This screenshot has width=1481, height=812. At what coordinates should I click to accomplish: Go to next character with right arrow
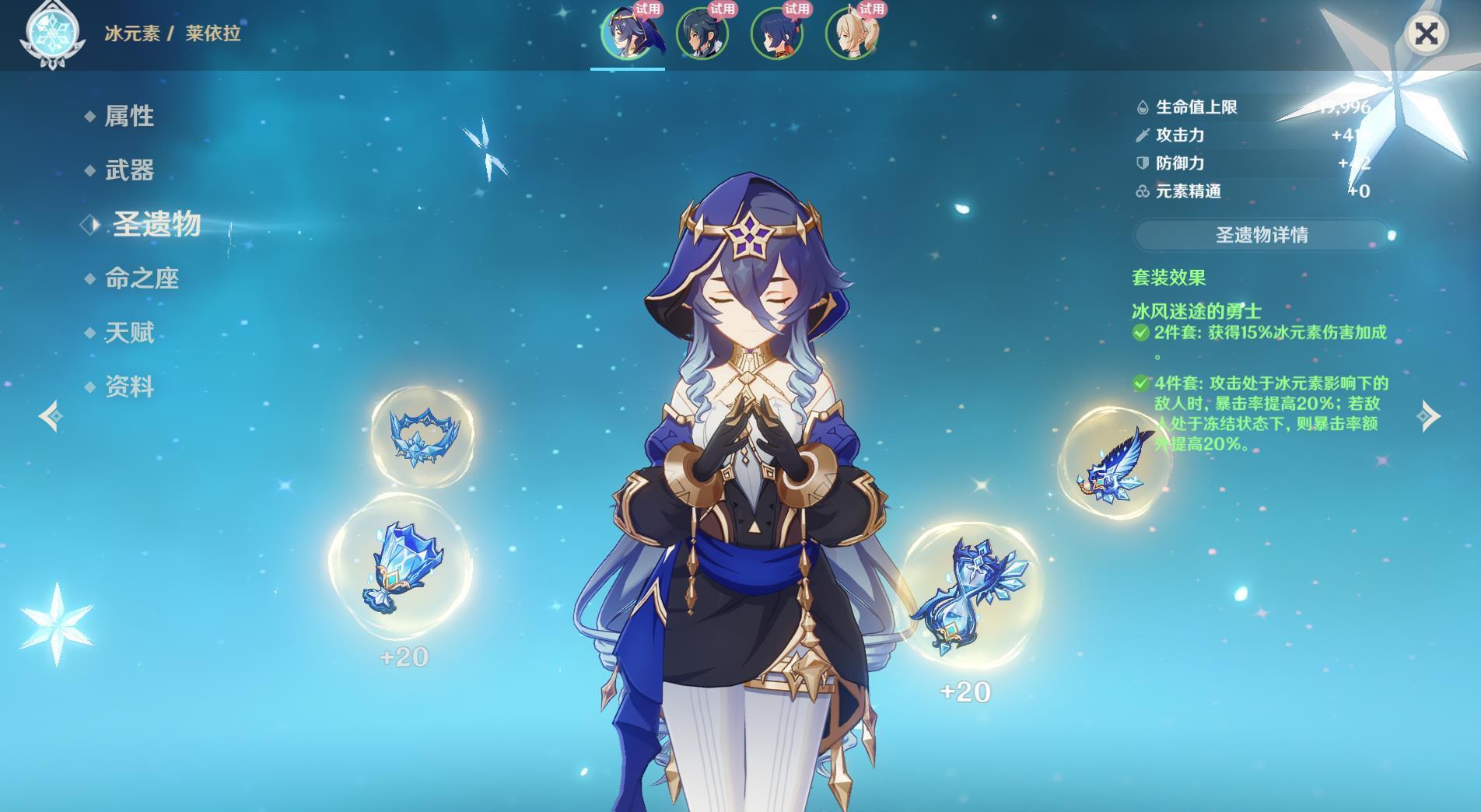pyautogui.click(x=1429, y=416)
